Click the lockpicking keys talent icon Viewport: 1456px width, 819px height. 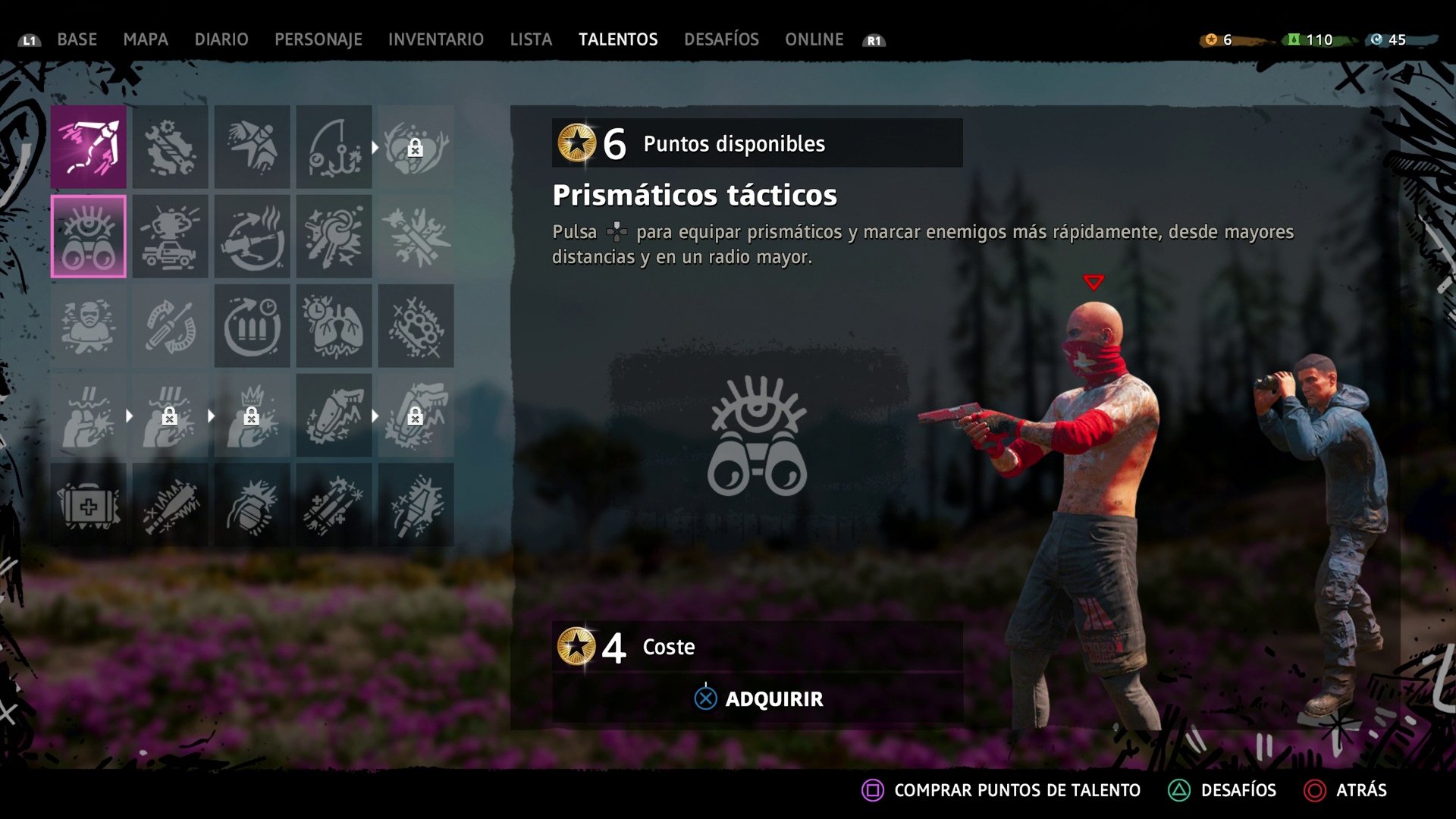point(334,235)
